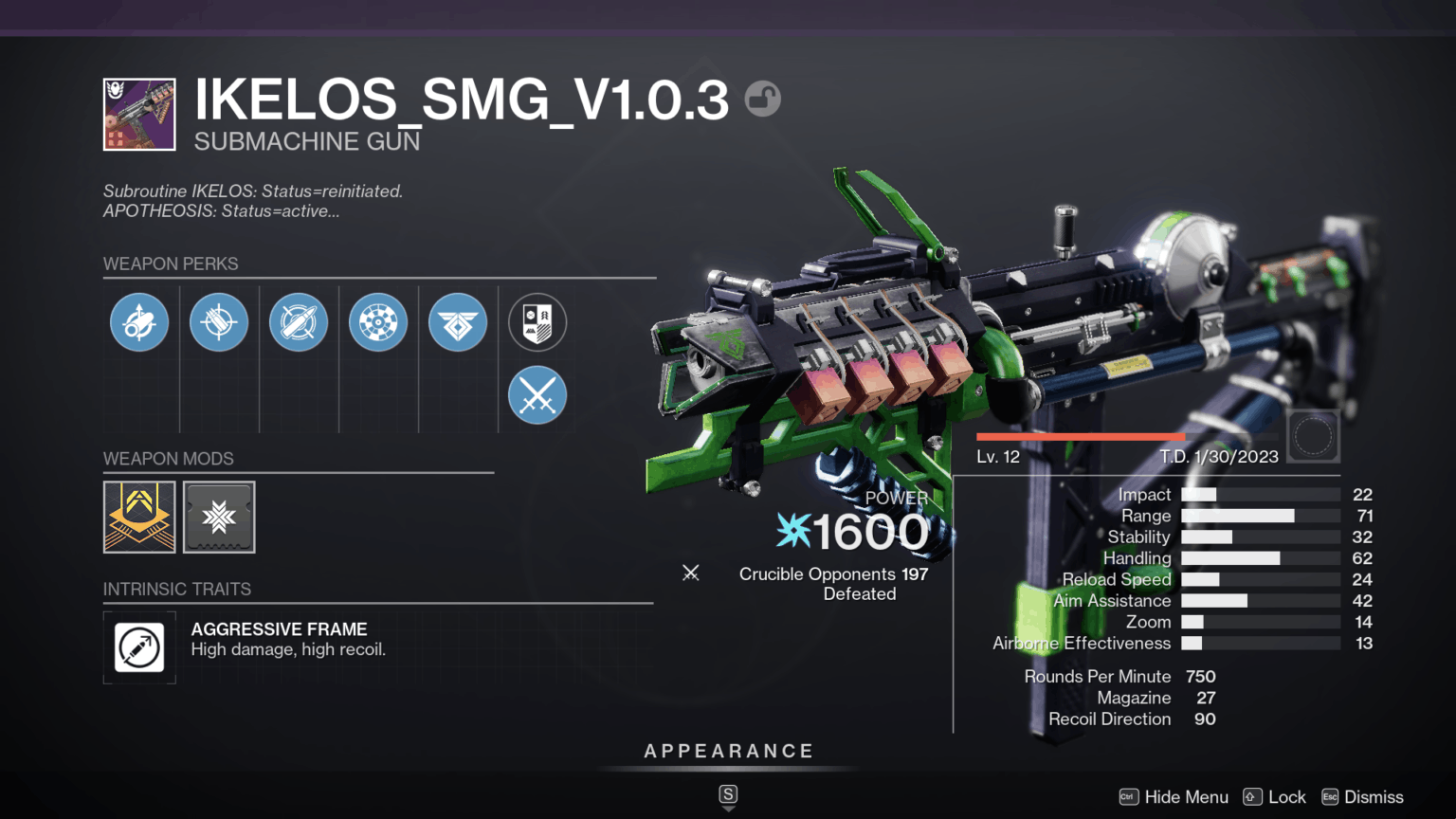The height and width of the screenshot is (819, 1456).
Task: Select the barrel perk in the first perk column
Action: coord(139,322)
